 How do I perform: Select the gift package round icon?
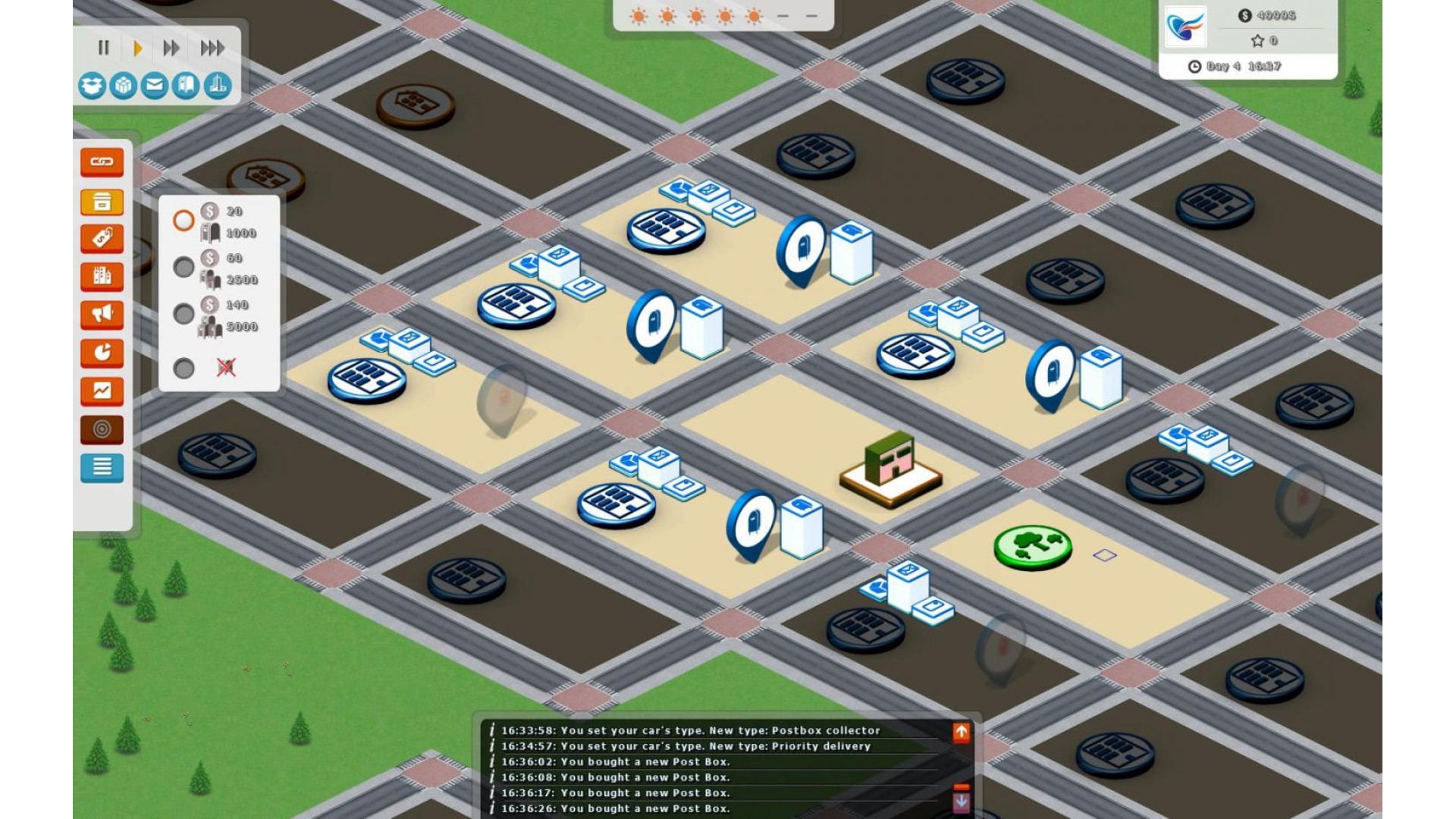click(123, 86)
